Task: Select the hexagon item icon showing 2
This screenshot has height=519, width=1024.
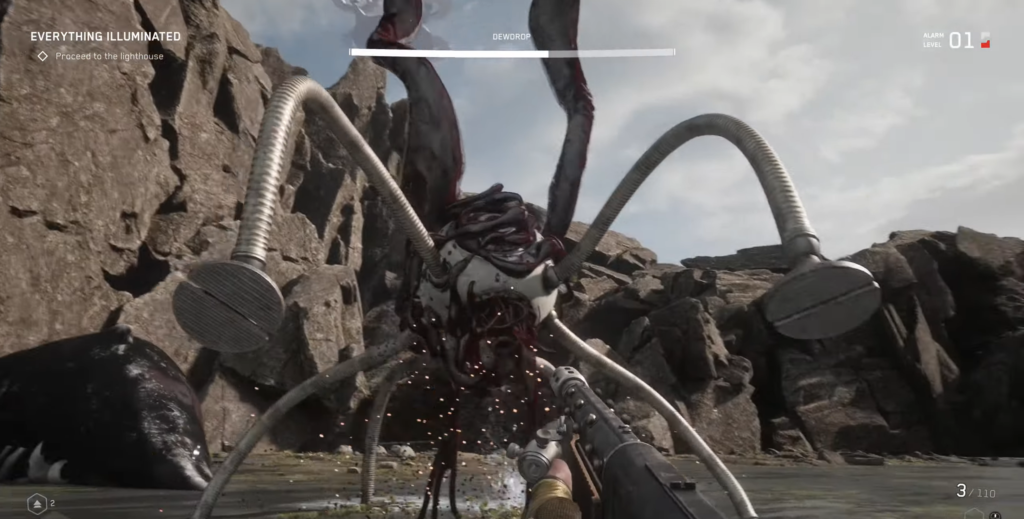Action: tap(37, 503)
